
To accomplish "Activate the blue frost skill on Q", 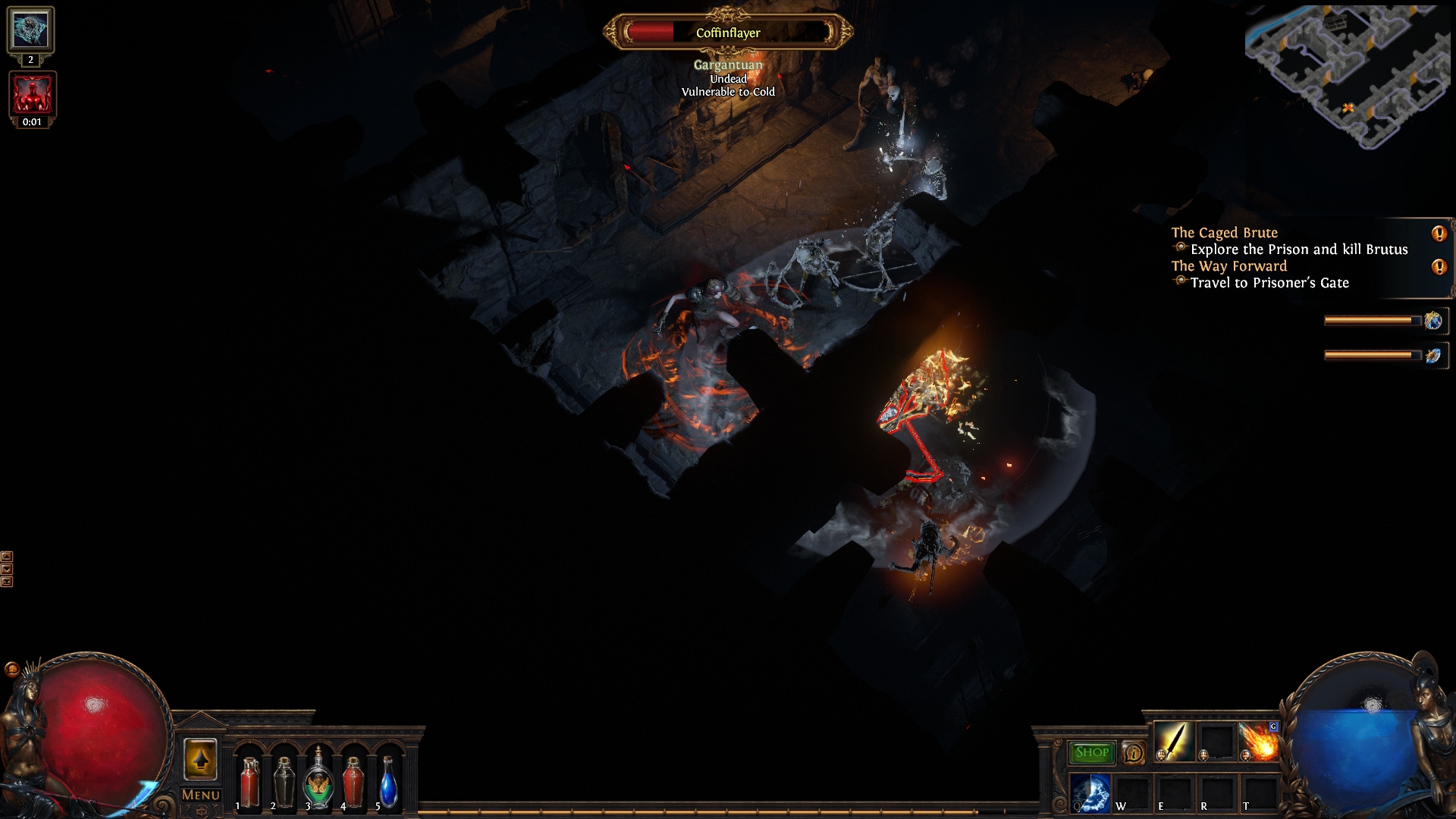I will point(1090,793).
